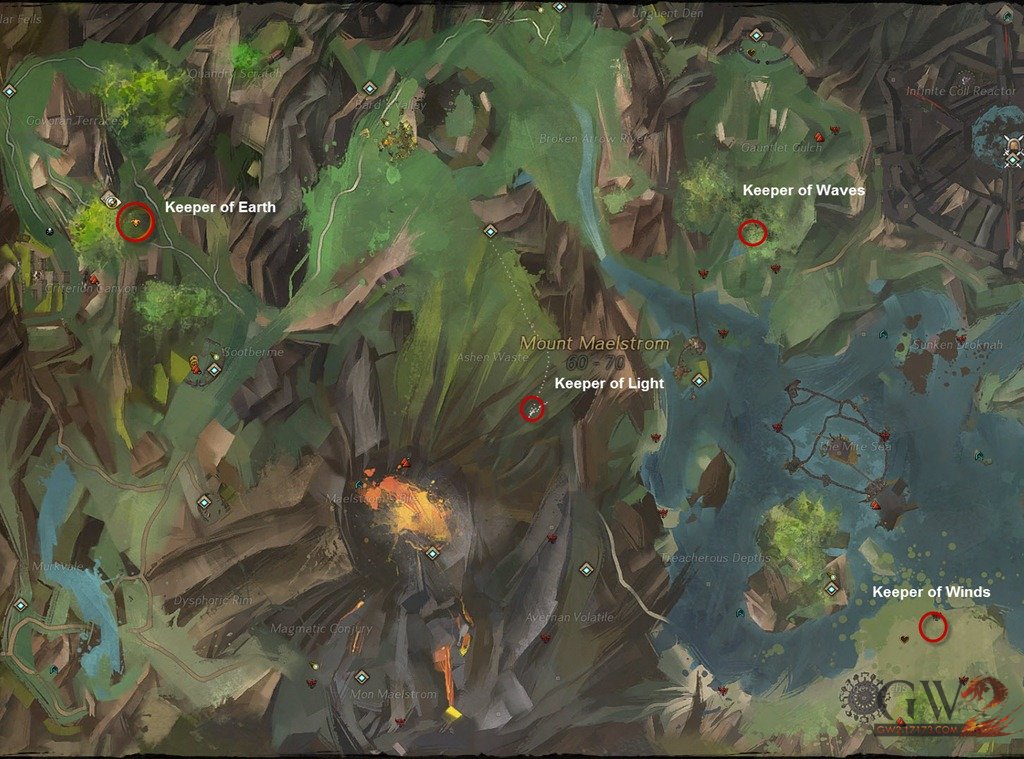This screenshot has height=759, width=1024.
Task: Select the waypoint next to Avernan Volatile
Action: [586, 570]
